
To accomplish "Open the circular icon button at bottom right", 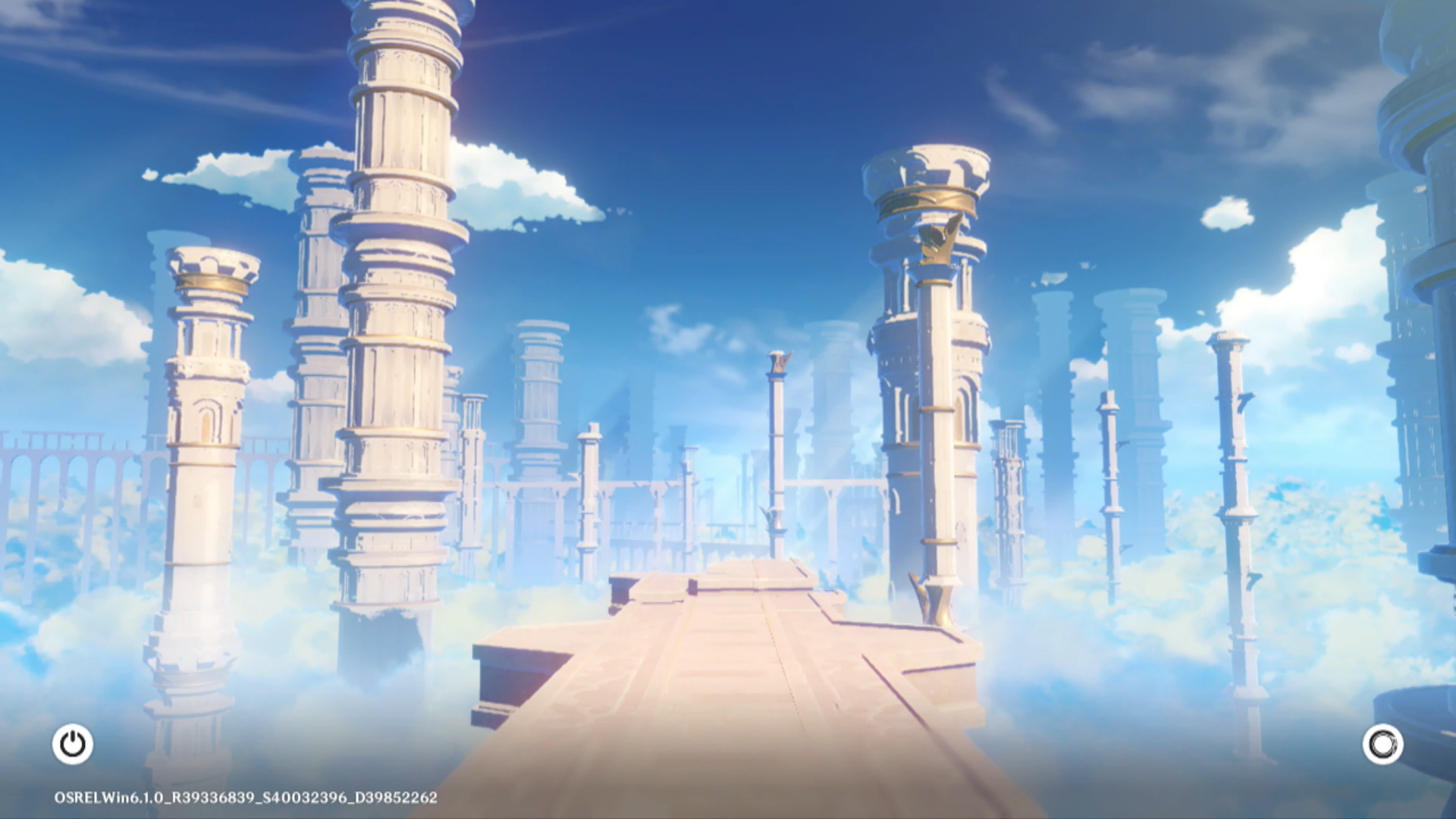I will pos(1382,744).
